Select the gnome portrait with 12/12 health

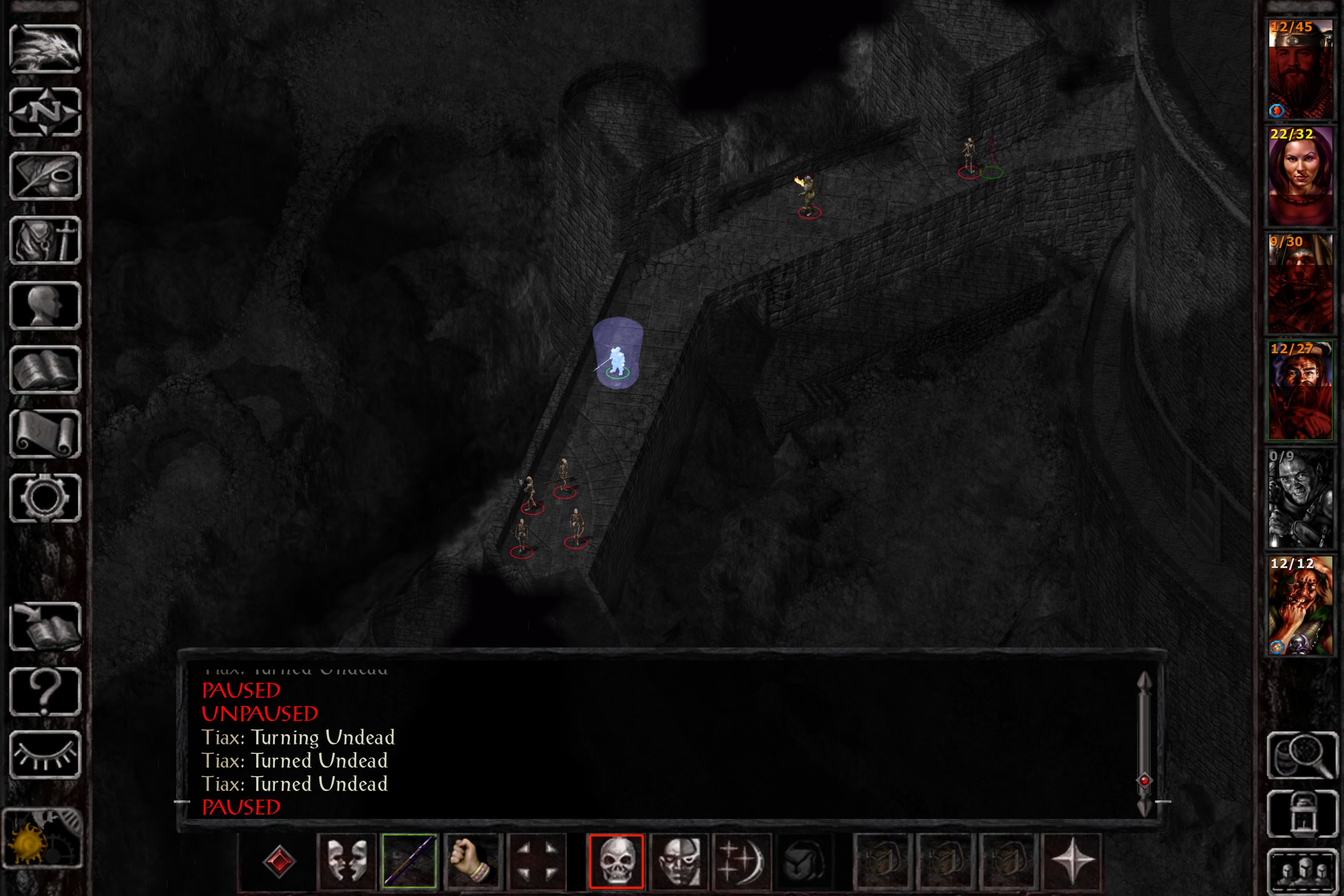coord(1300,606)
